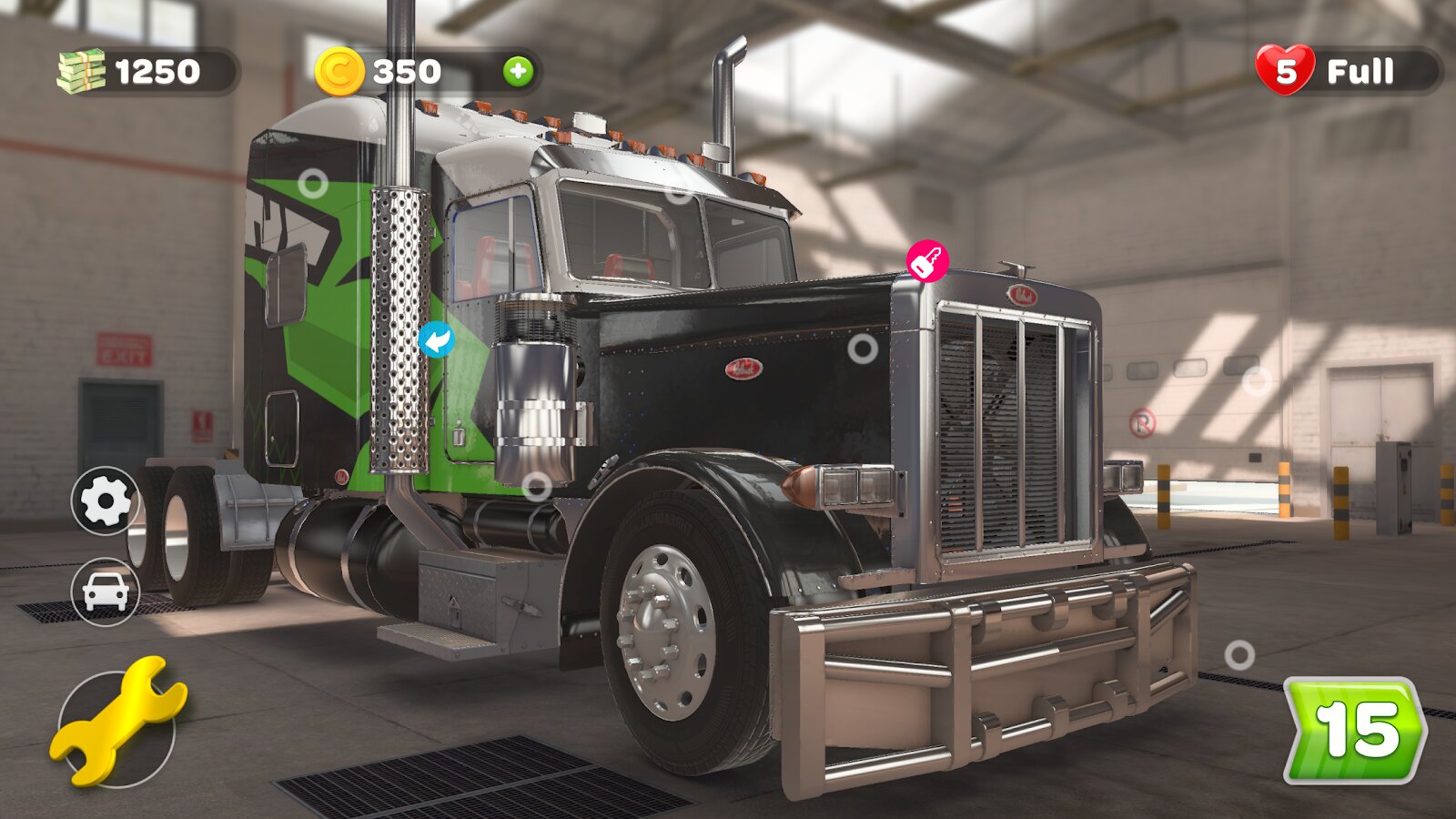Add coins with the green plus button

[518, 71]
